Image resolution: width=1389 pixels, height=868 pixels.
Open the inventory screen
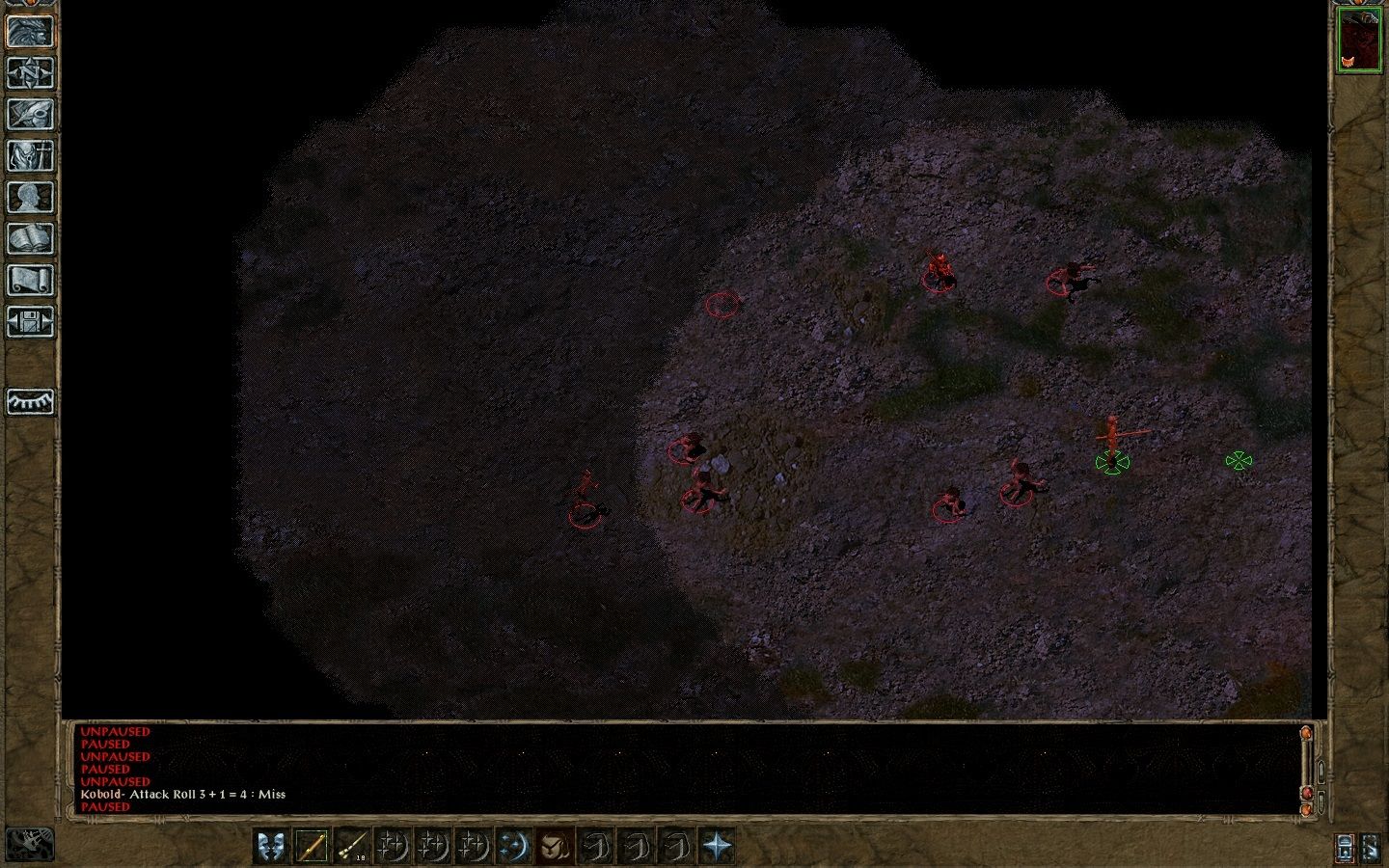(30, 155)
